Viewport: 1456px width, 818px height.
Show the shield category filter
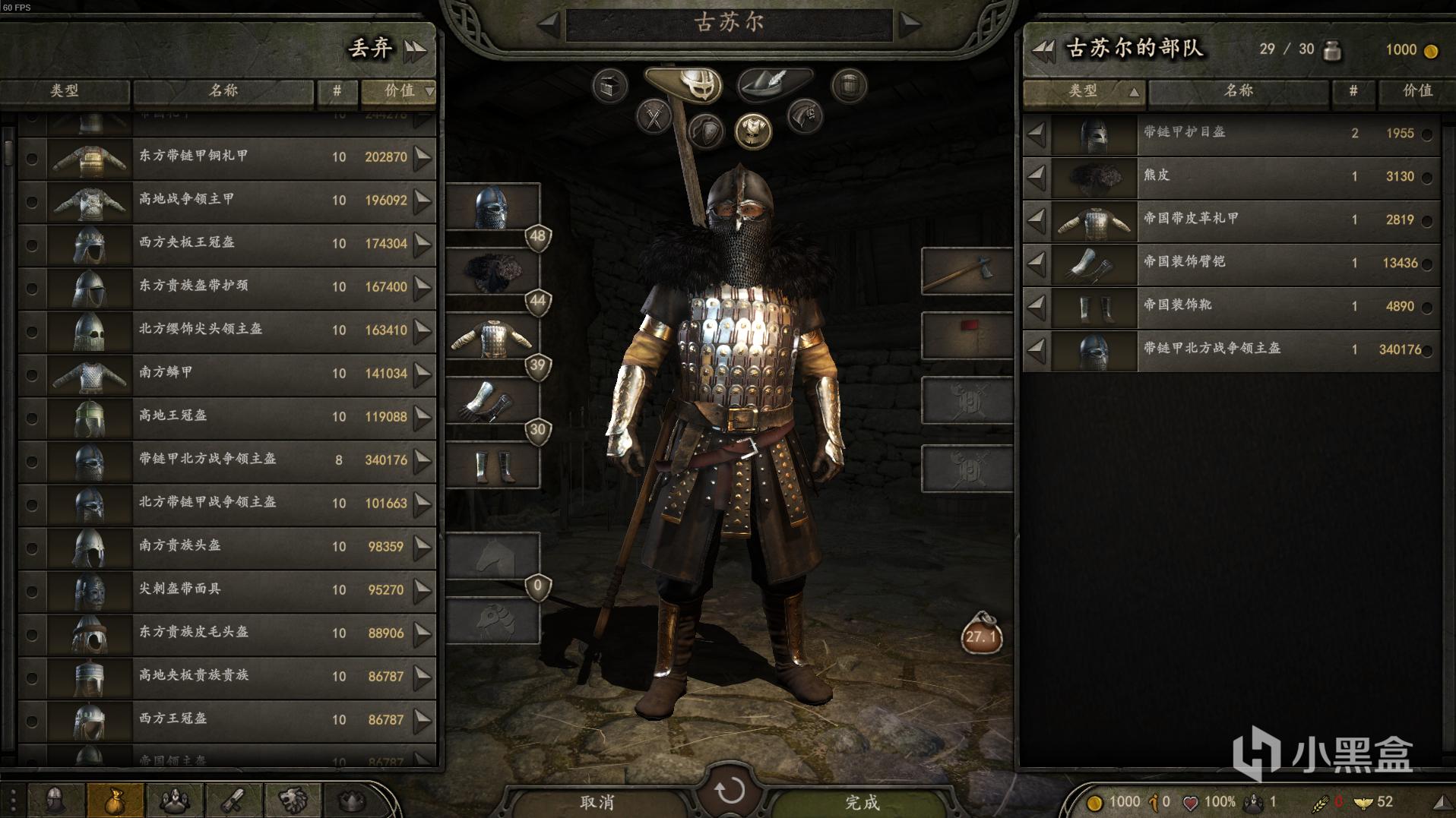pos(706,132)
